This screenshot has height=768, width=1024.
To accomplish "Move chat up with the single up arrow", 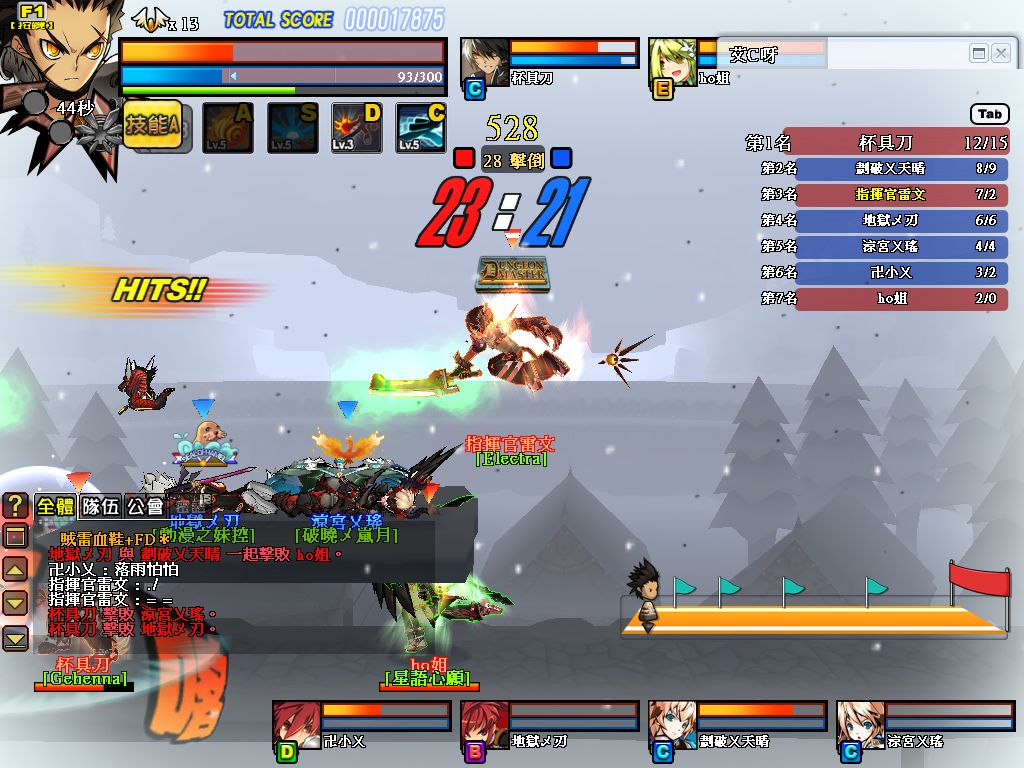I will pos(15,571).
